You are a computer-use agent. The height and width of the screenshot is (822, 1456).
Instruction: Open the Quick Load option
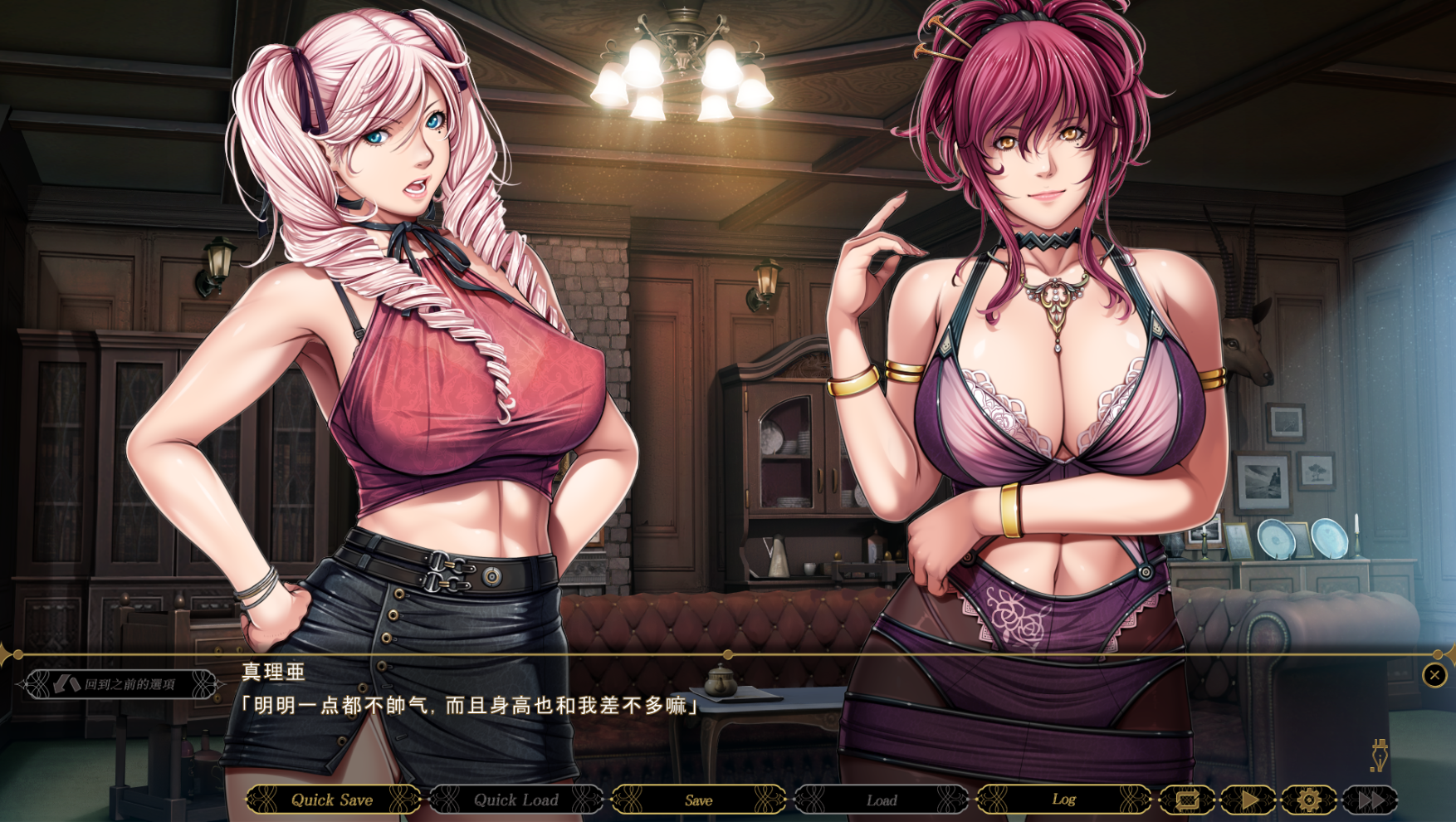pos(515,800)
